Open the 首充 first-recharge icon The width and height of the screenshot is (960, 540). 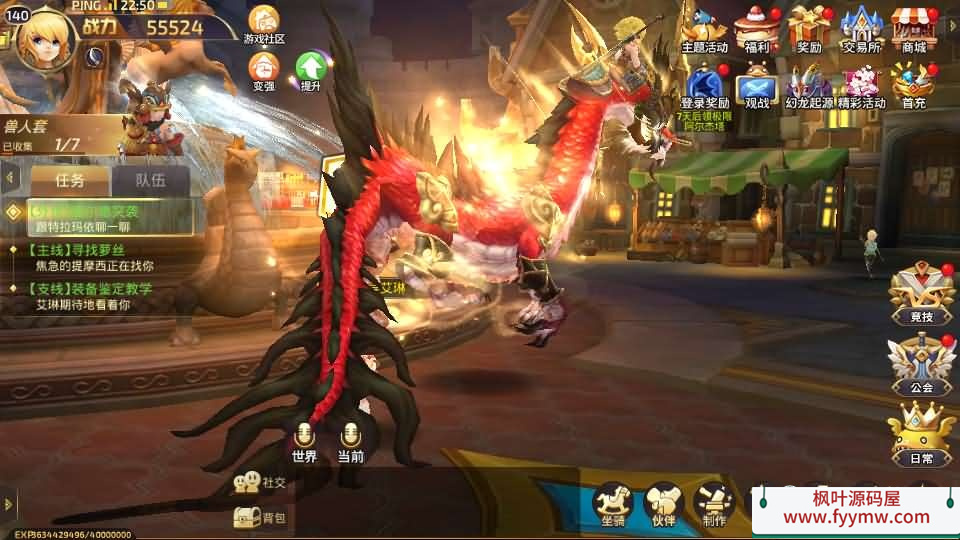tap(913, 83)
